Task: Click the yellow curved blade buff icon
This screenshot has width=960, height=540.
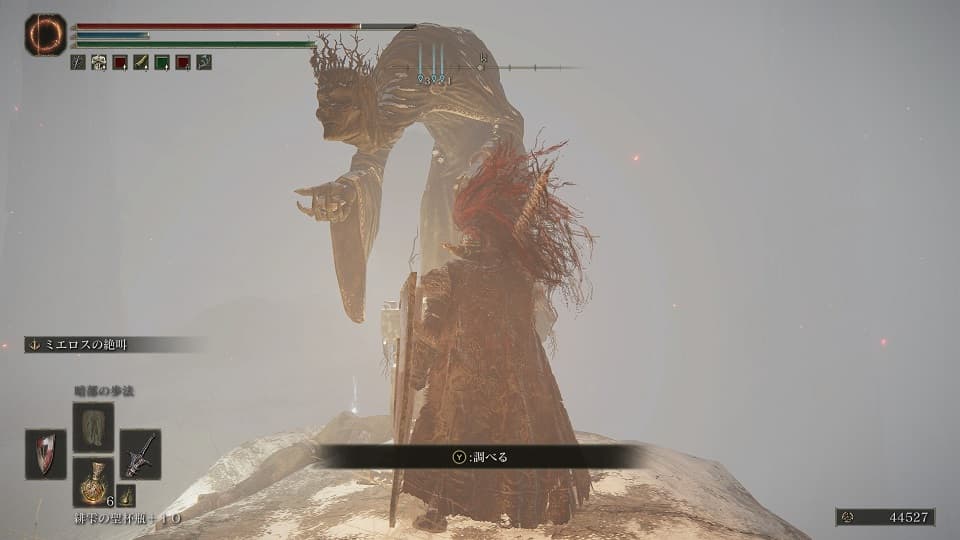Action: [x=141, y=62]
